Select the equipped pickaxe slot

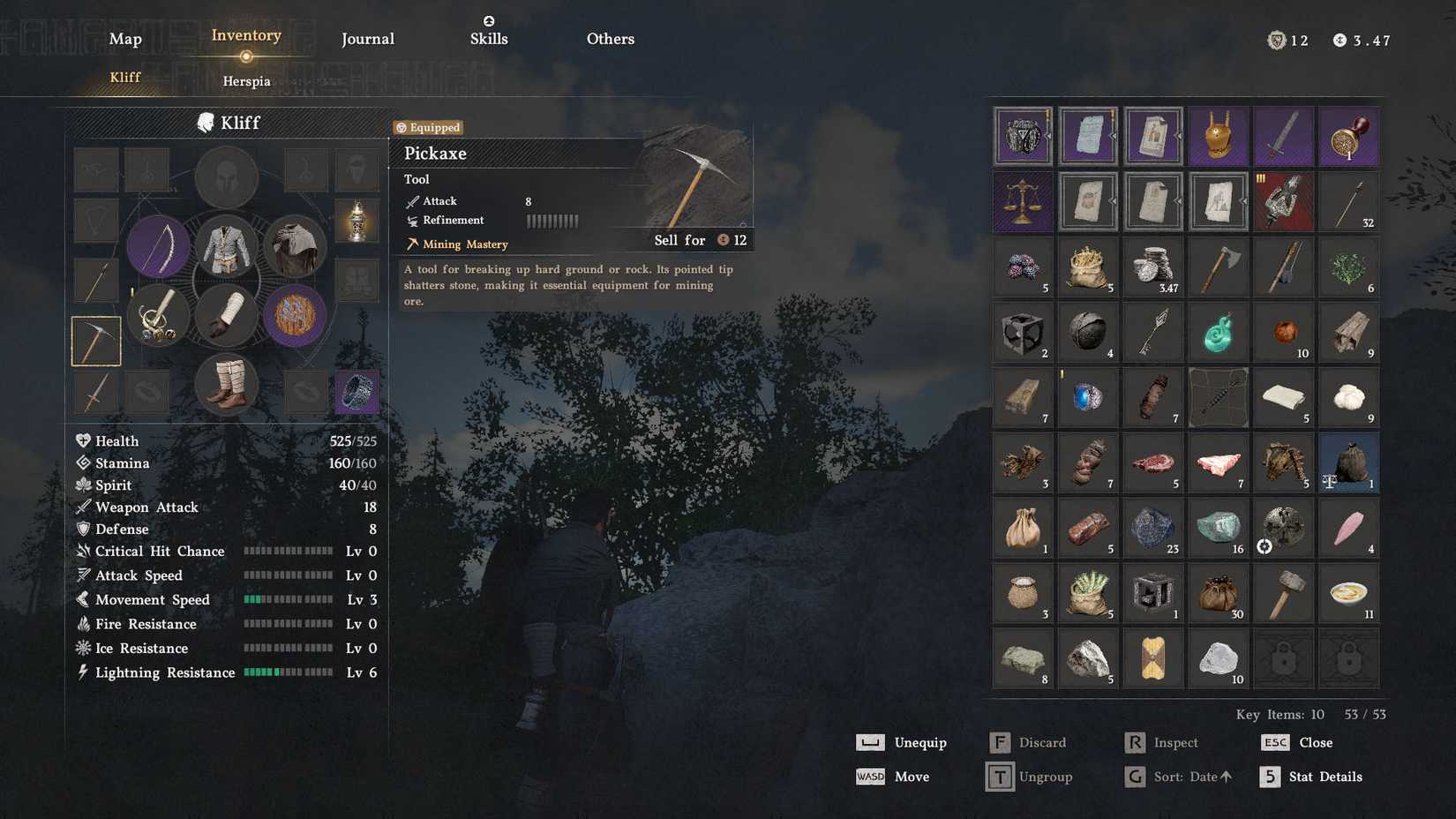[94, 341]
